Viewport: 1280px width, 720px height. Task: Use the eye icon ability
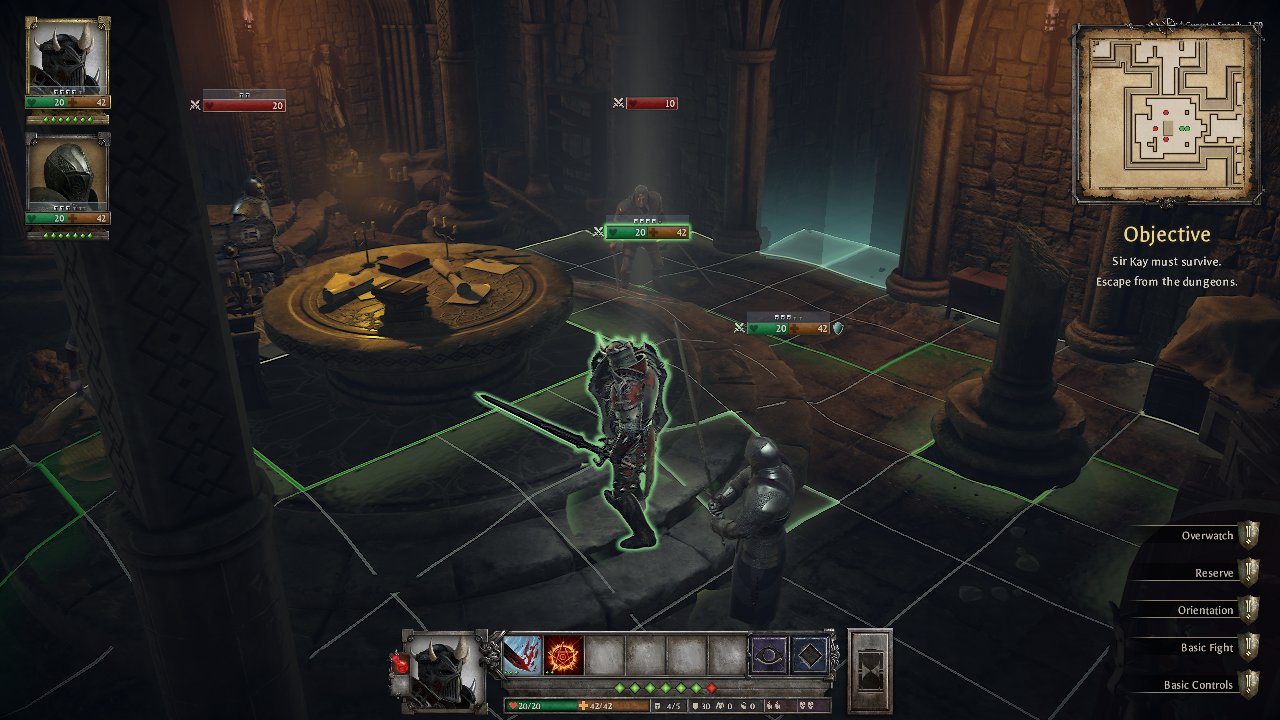coord(769,655)
